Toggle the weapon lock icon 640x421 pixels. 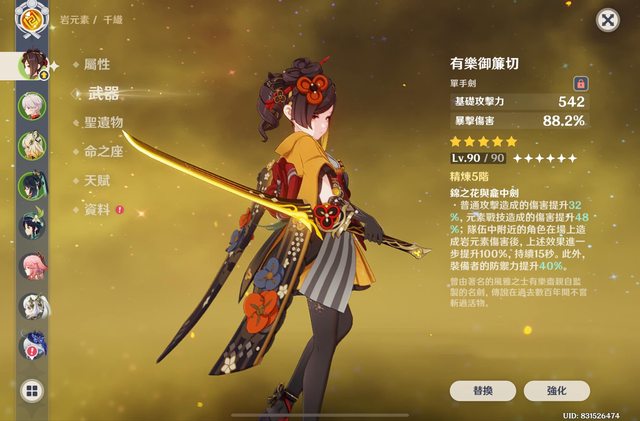pyautogui.click(x=579, y=83)
